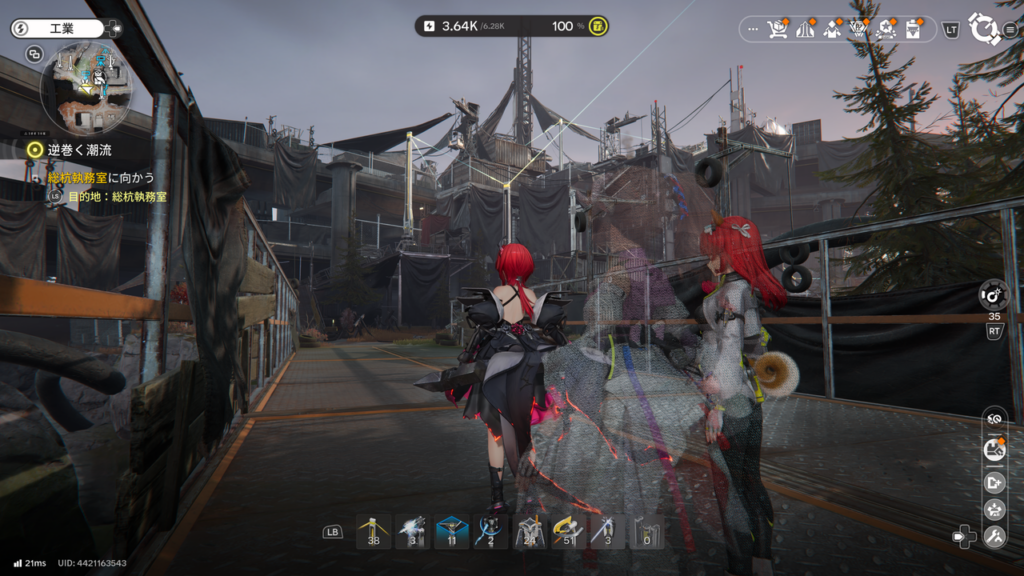1024x576 pixels.
Task: Open the circular minimap
Action: point(85,88)
